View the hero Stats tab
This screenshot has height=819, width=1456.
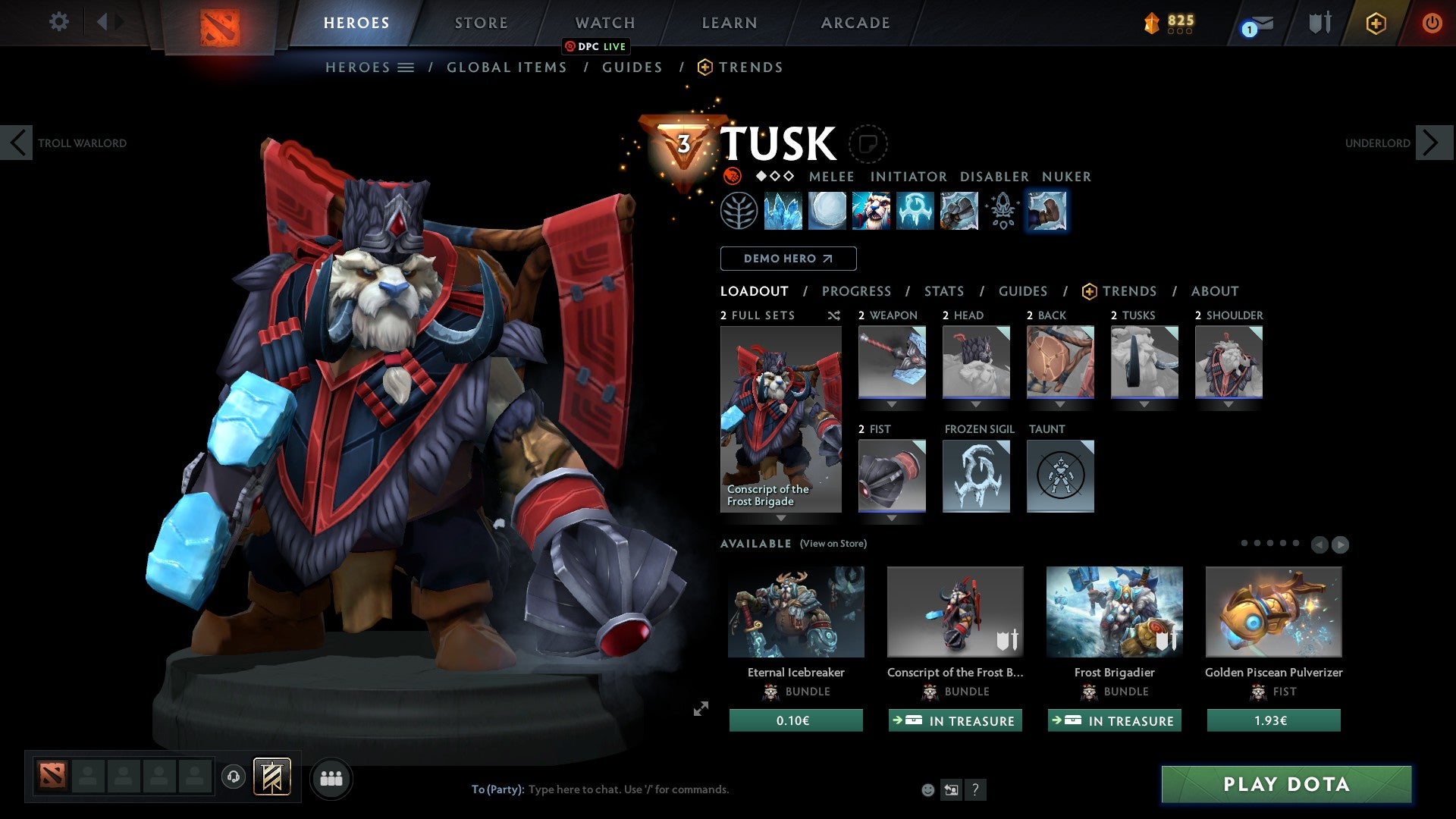pyautogui.click(x=943, y=291)
